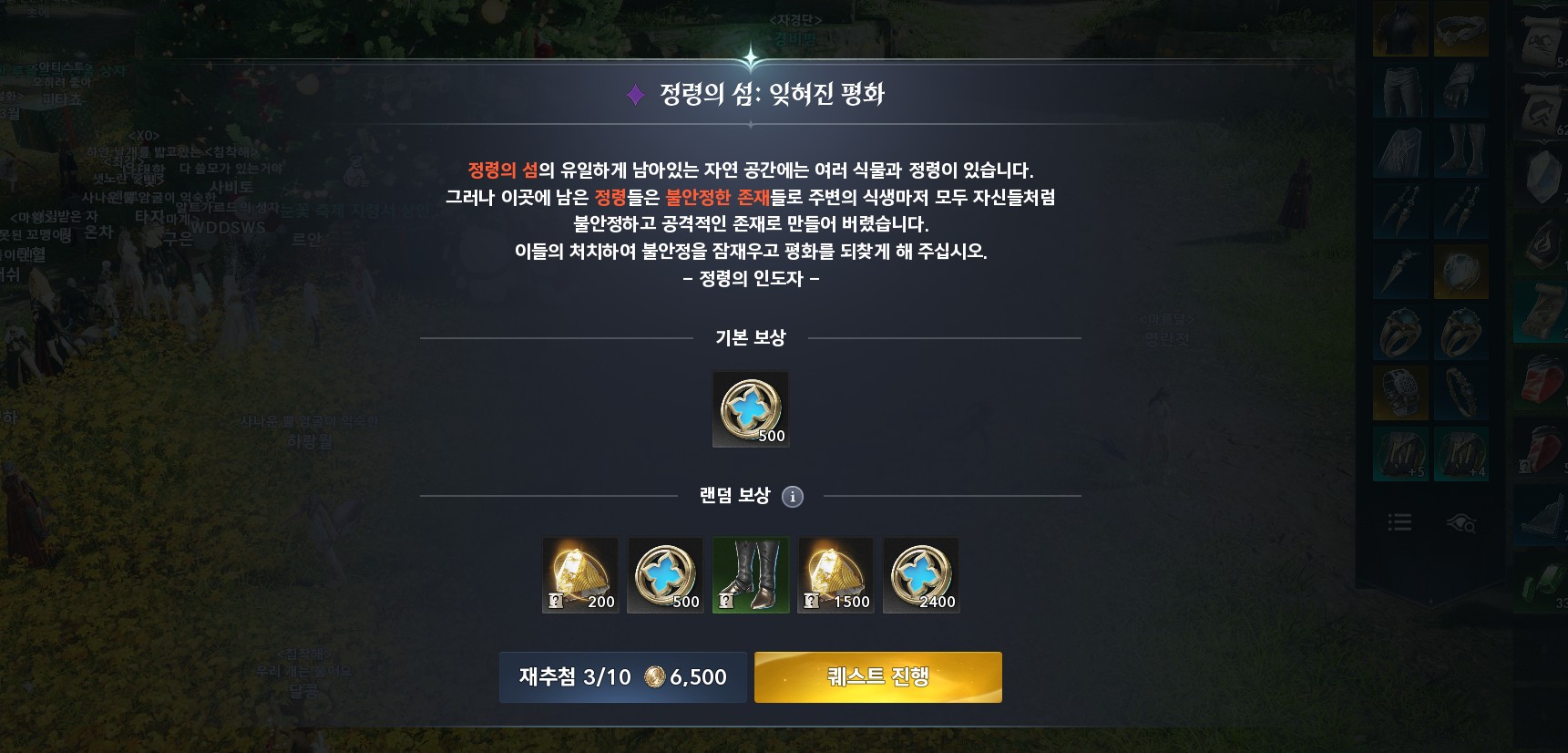Select the chest armor slot in the inventory
Viewport: 1568px width, 753px height.
click(x=1400, y=30)
